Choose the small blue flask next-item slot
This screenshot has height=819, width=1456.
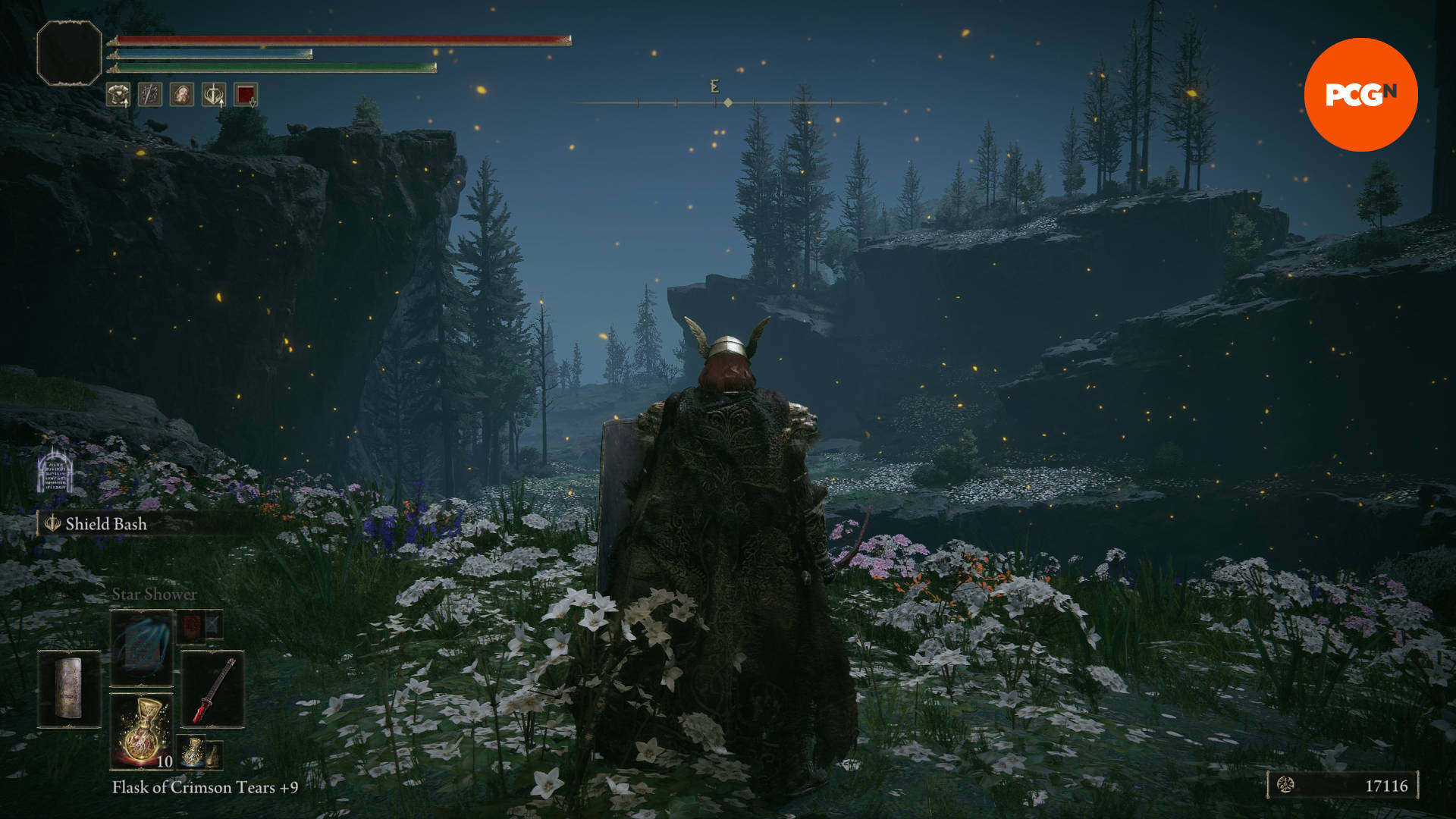tap(193, 751)
